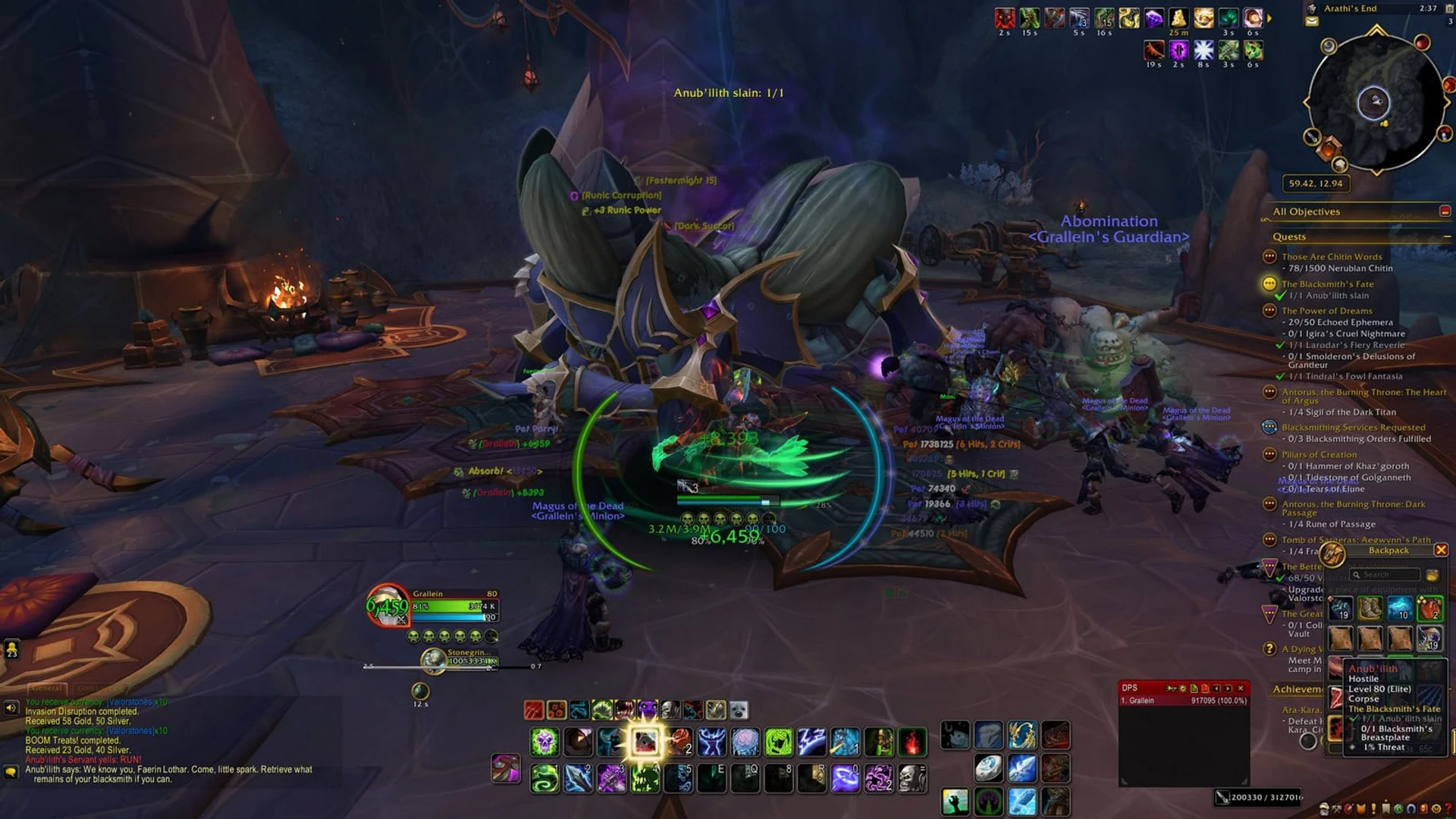Viewport: 1456px width, 819px height.
Task: Click the green clock icon in the micro menu
Action: coord(1400,808)
